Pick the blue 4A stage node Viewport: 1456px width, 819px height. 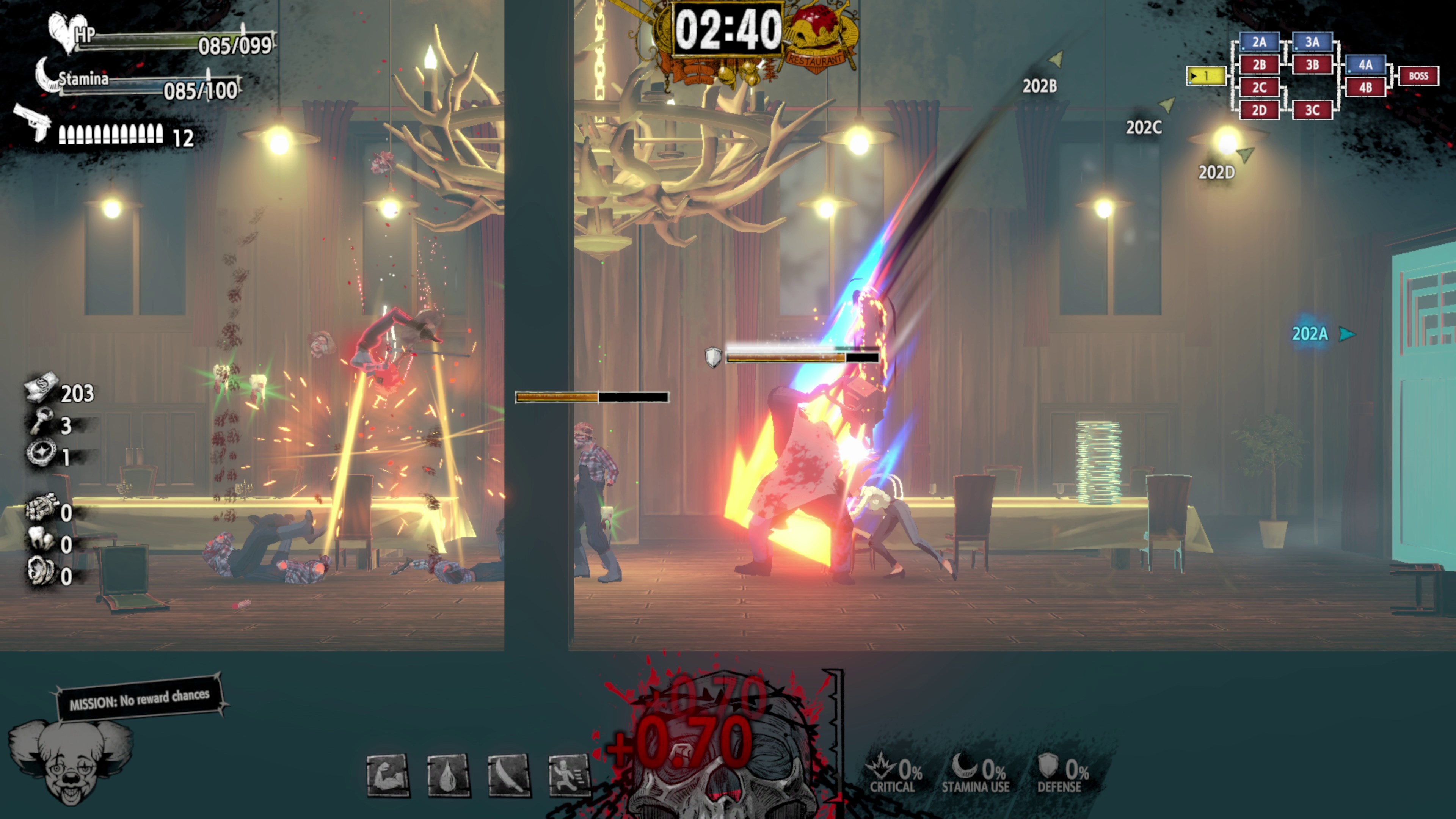pos(1365,65)
